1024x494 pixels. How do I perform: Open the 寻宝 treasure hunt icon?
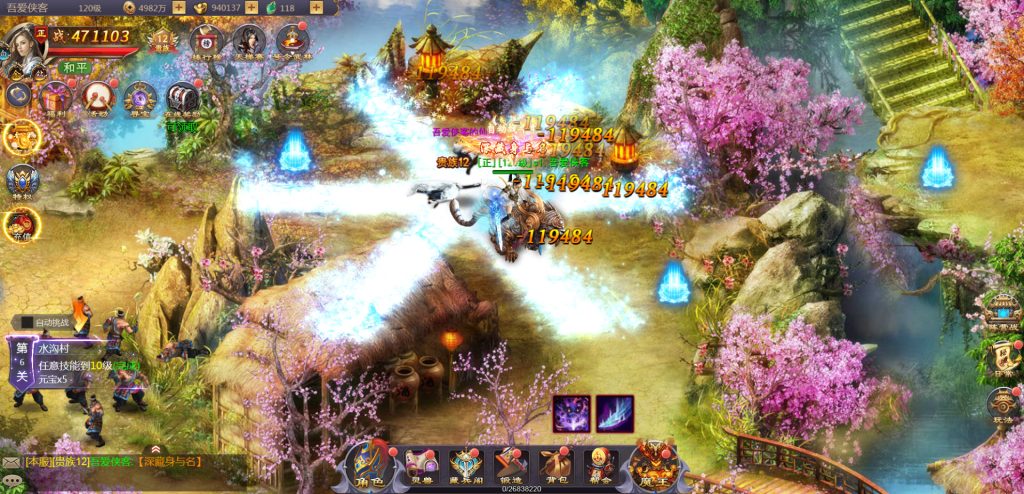[140, 98]
